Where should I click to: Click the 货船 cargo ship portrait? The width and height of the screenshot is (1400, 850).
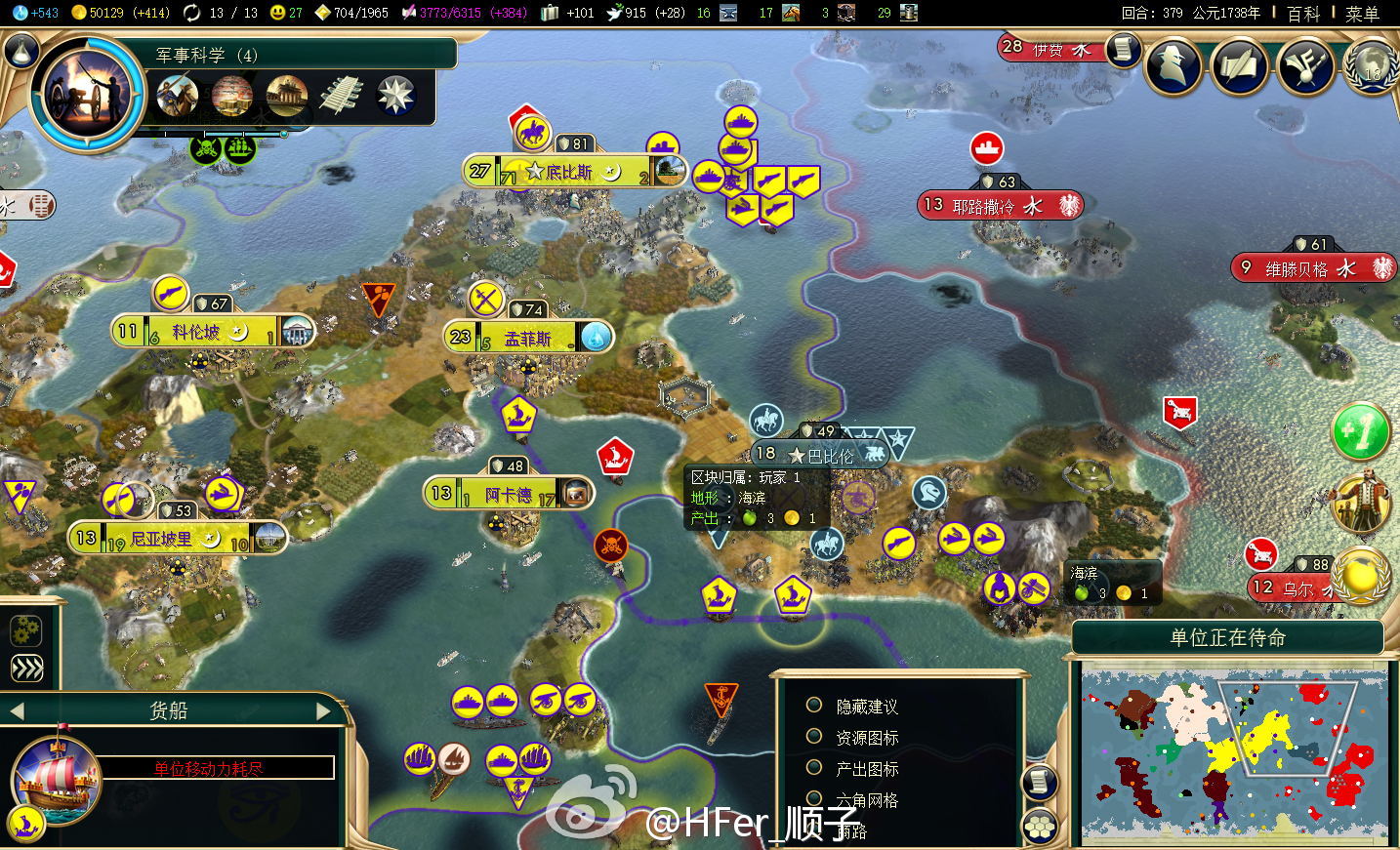tap(57, 780)
